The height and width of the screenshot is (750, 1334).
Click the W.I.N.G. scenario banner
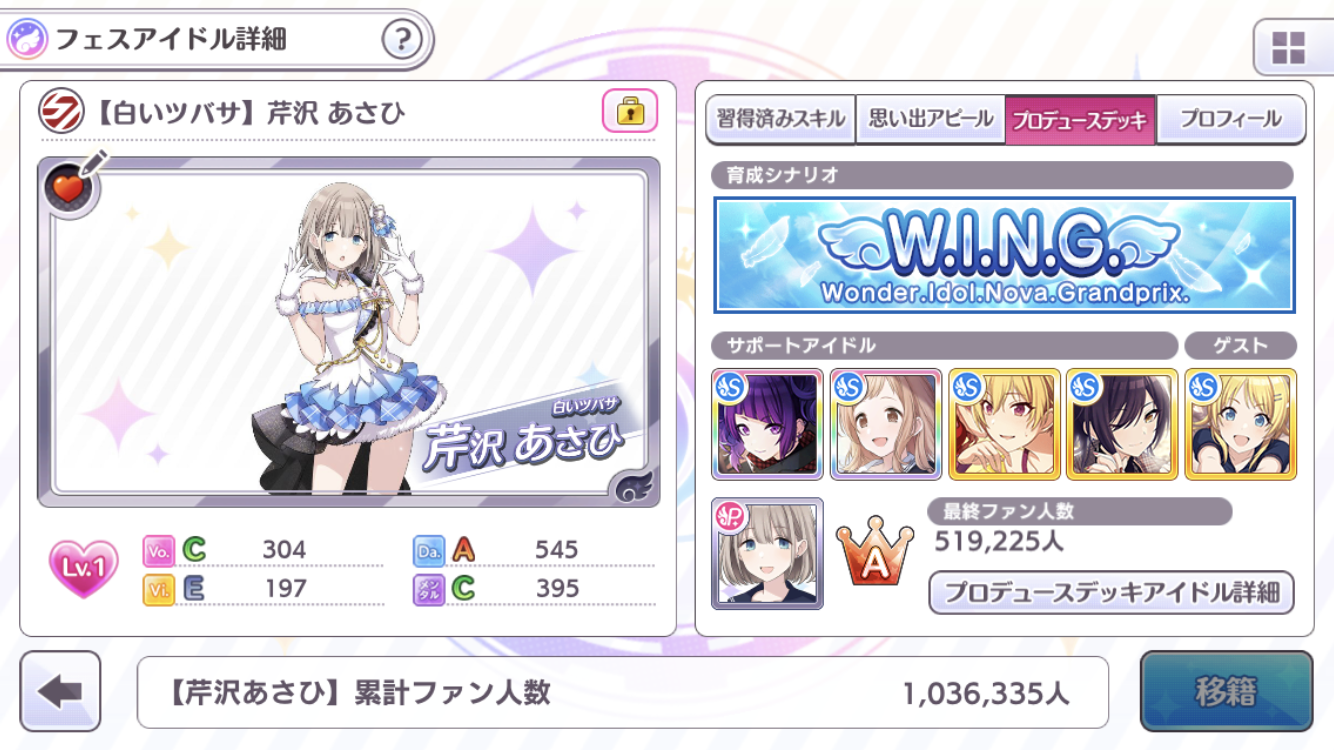1004,255
